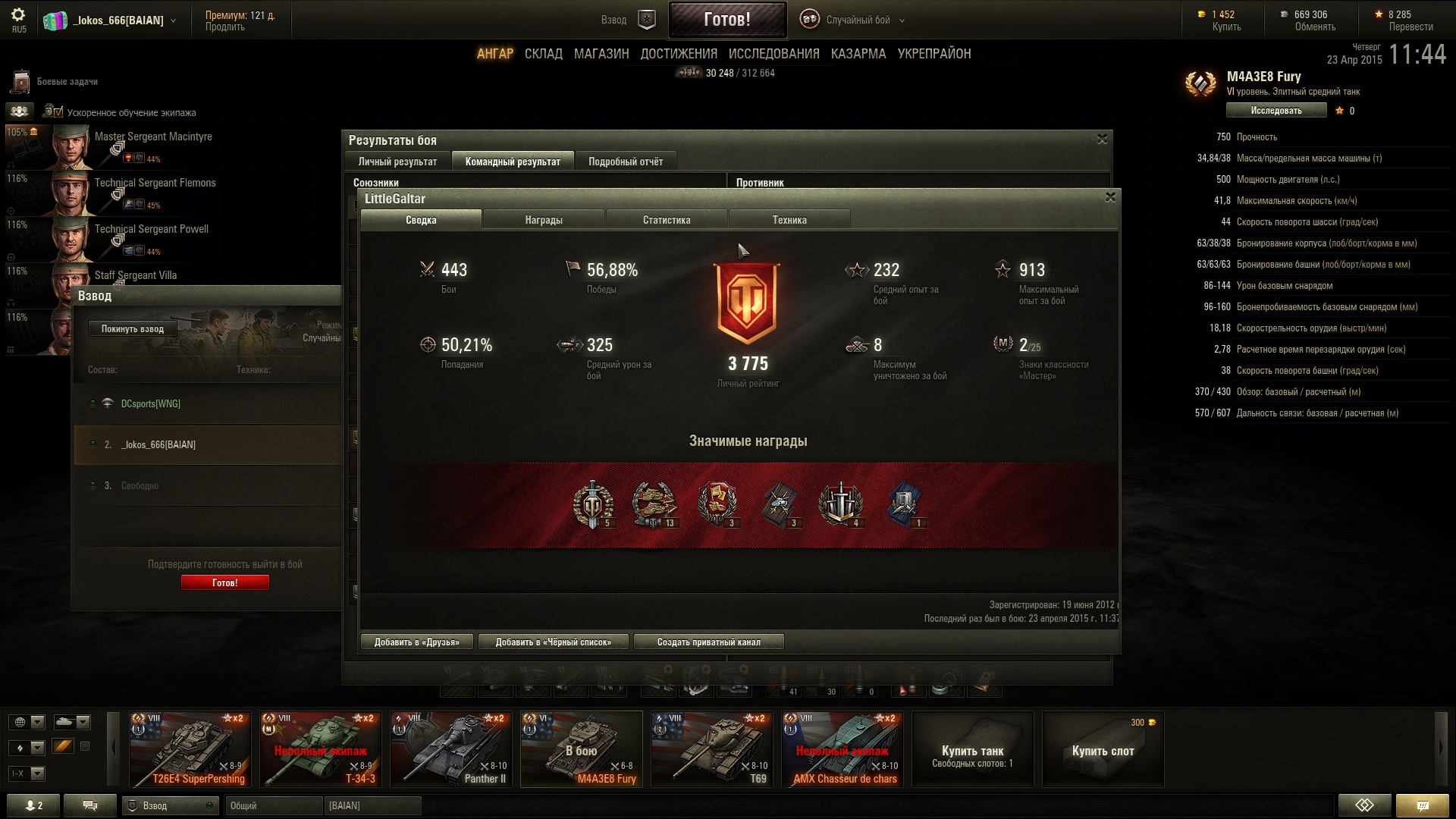Open Случайный бой battle mode dropdown
This screenshot has width=1456, height=819.
857,20
